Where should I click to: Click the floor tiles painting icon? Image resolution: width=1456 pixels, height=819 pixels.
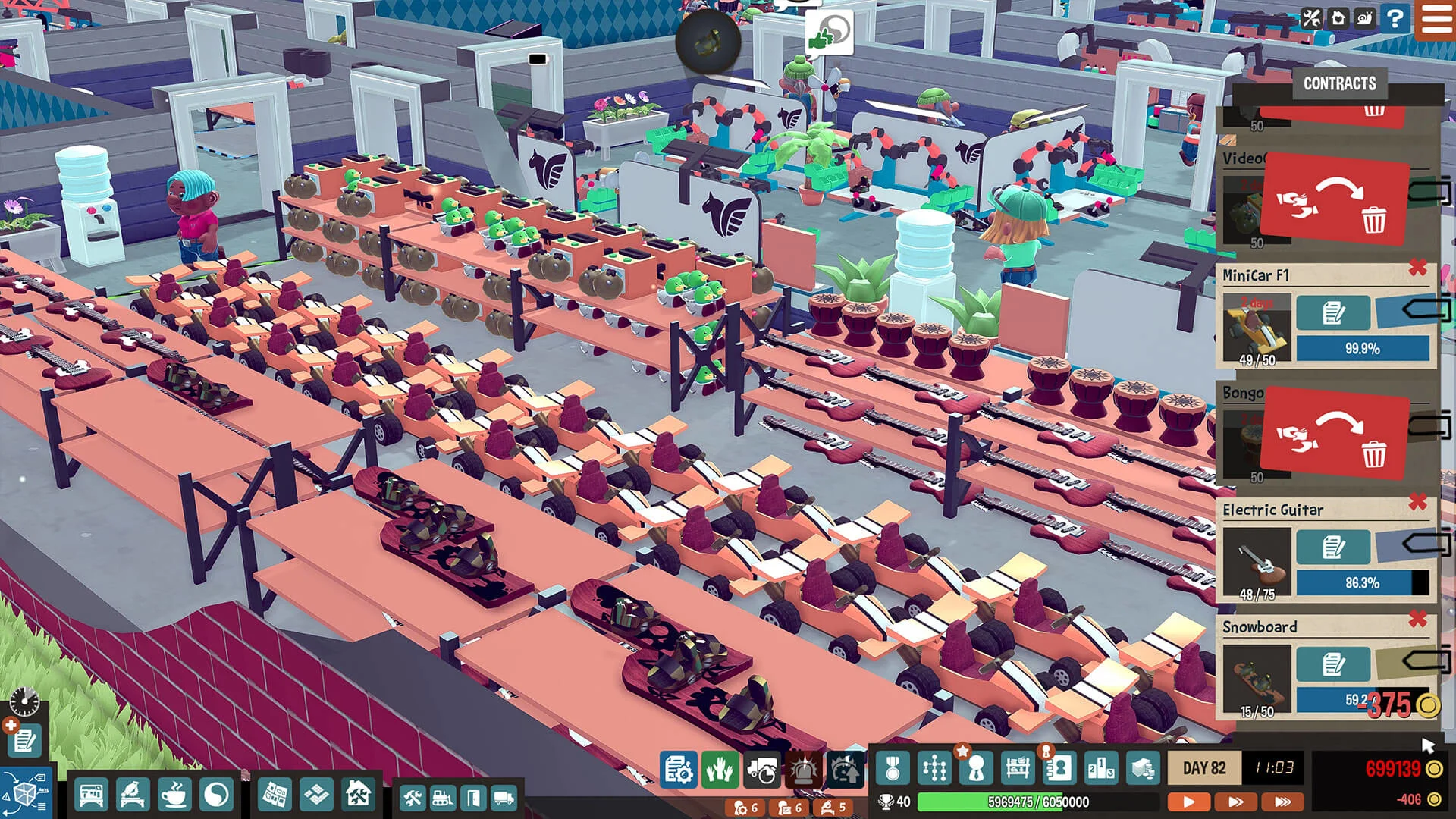click(x=315, y=794)
